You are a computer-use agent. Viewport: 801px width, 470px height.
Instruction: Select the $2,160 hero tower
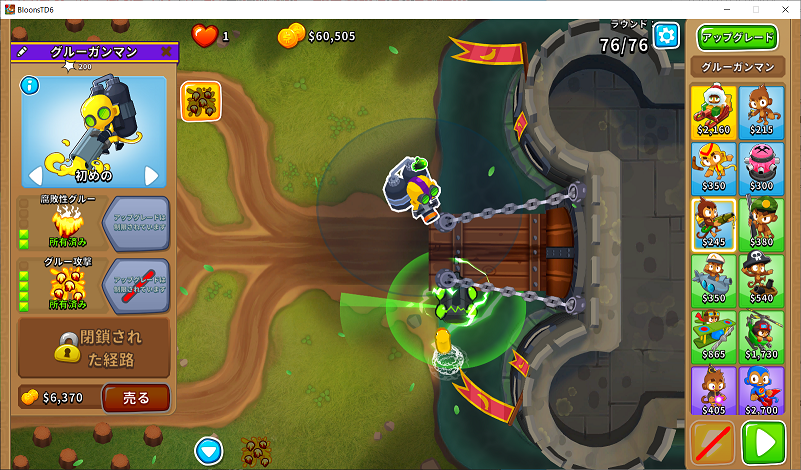[713, 111]
